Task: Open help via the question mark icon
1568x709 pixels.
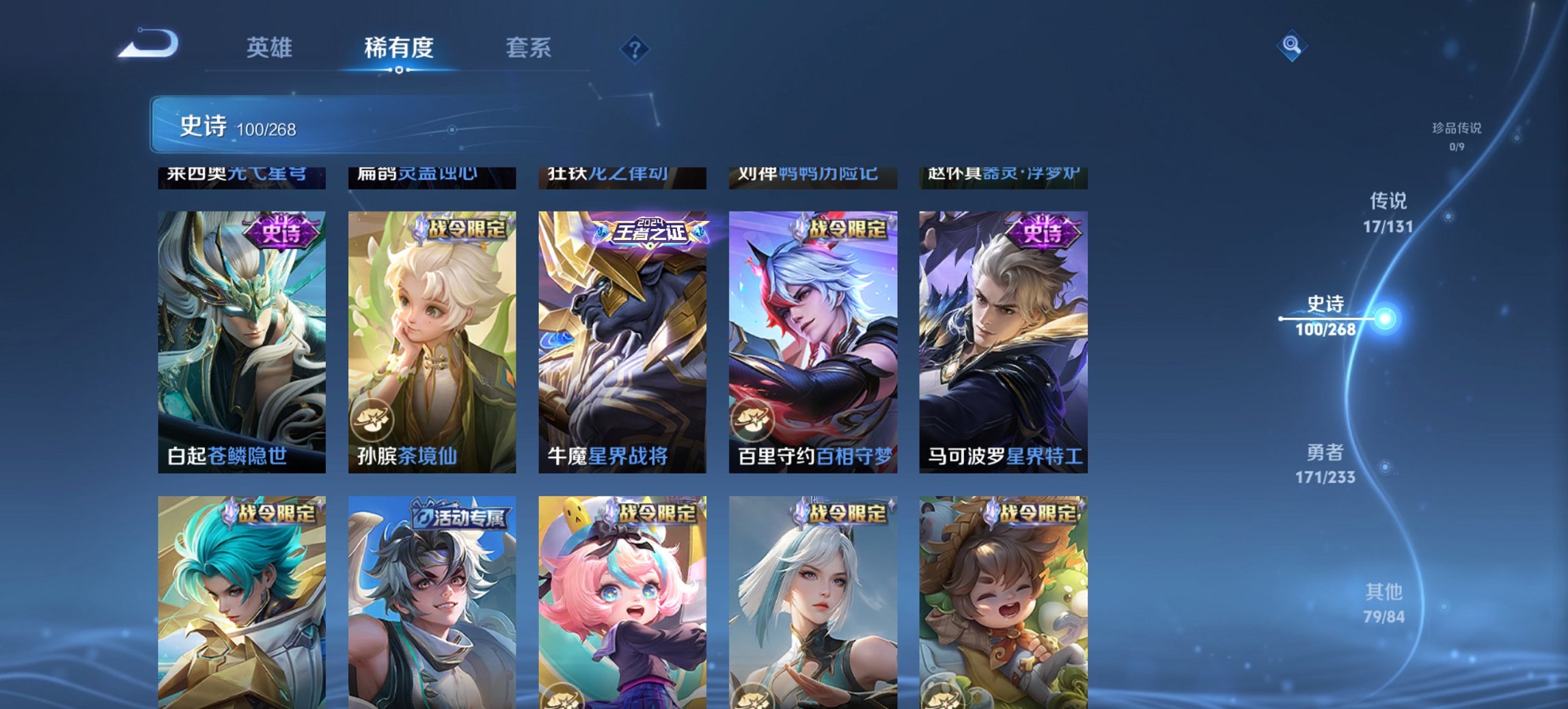Action: click(635, 48)
